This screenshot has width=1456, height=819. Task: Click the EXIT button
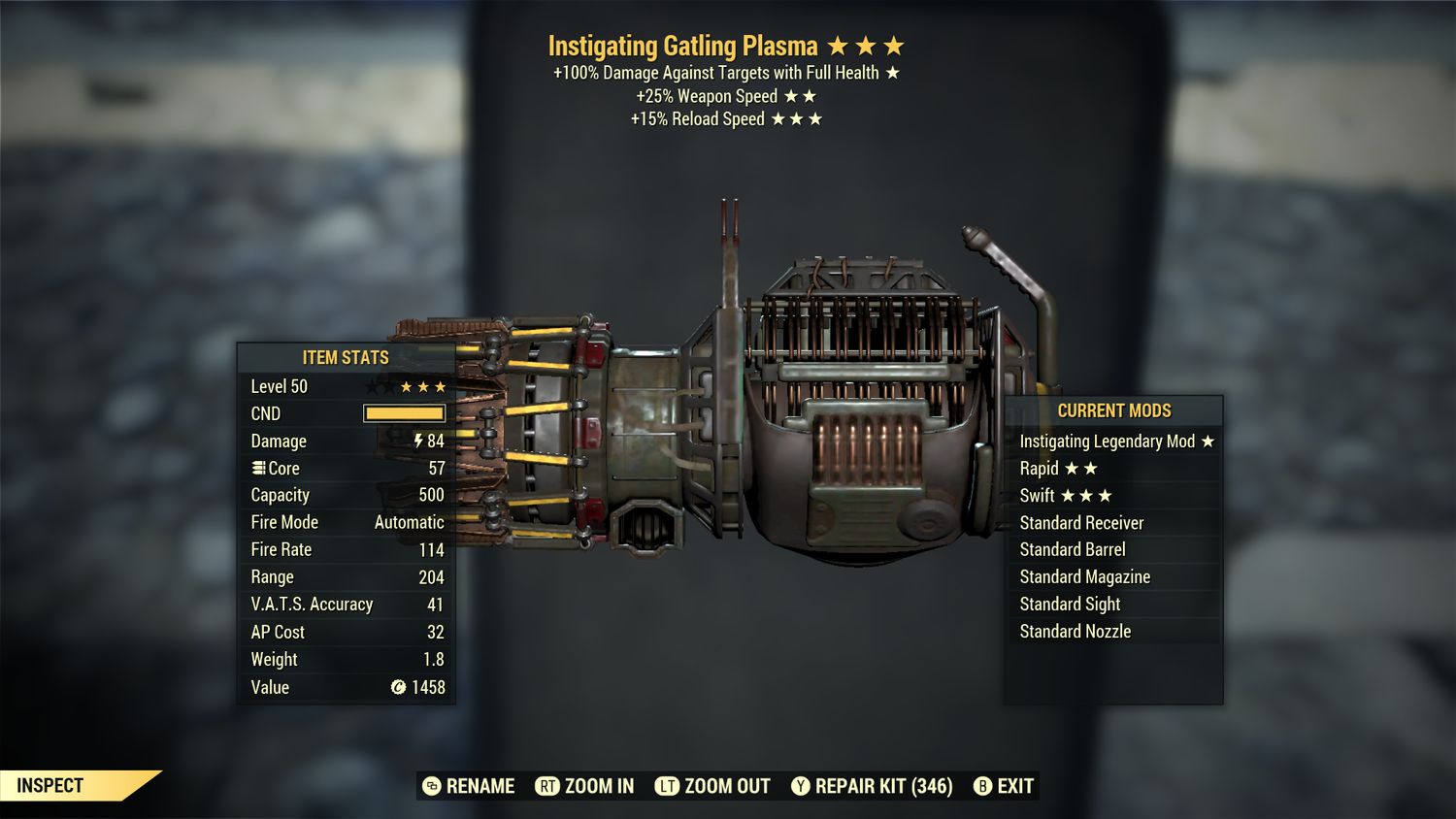pyautogui.click(x=1015, y=786)
